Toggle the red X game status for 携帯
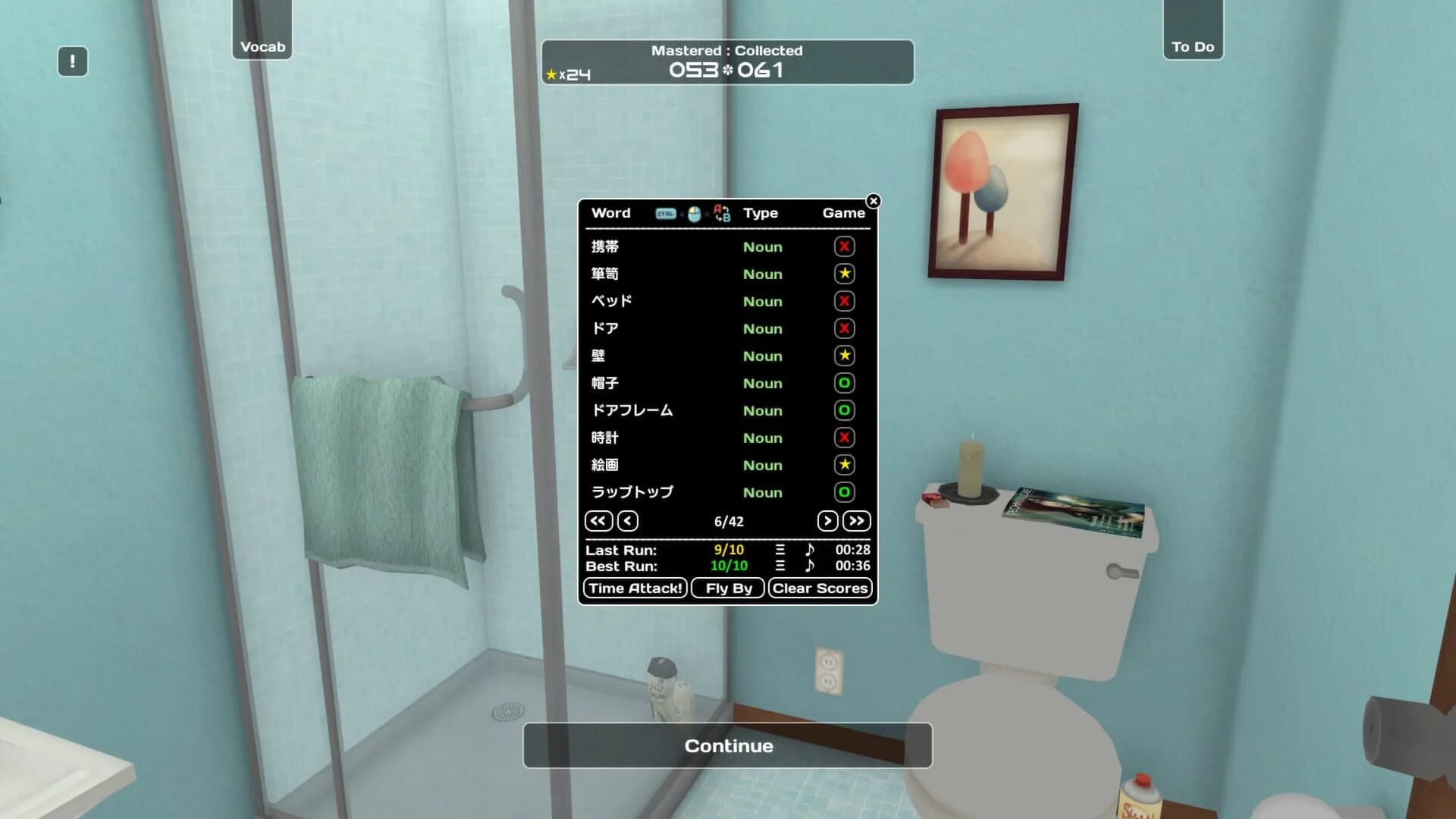1456x819 pixels. point(844,246)
